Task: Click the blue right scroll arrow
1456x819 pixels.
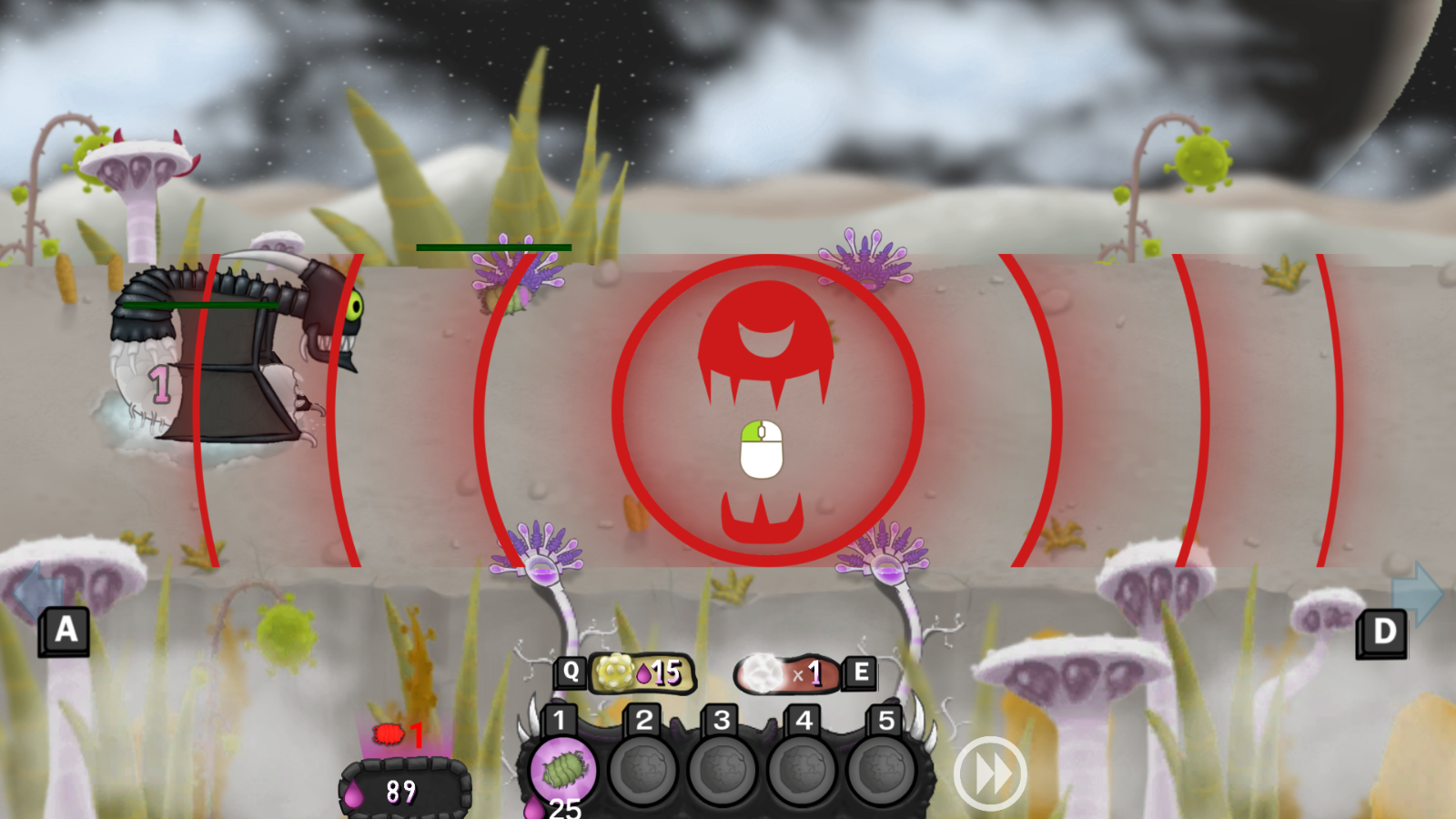Action: pyautogui.click(x=1419, y=592)
